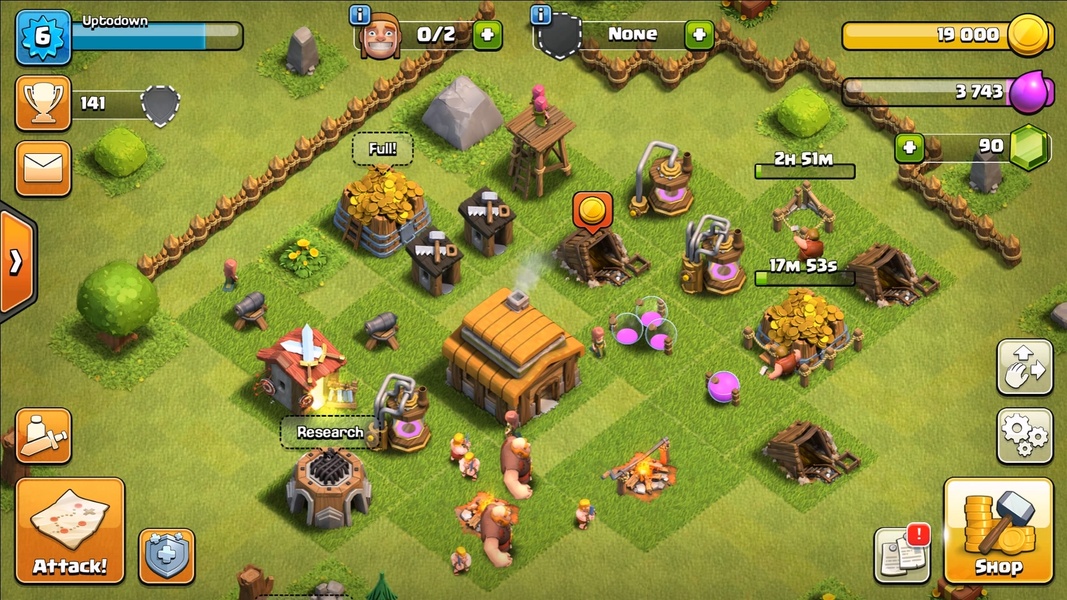Open the army overview sword button

43,436
